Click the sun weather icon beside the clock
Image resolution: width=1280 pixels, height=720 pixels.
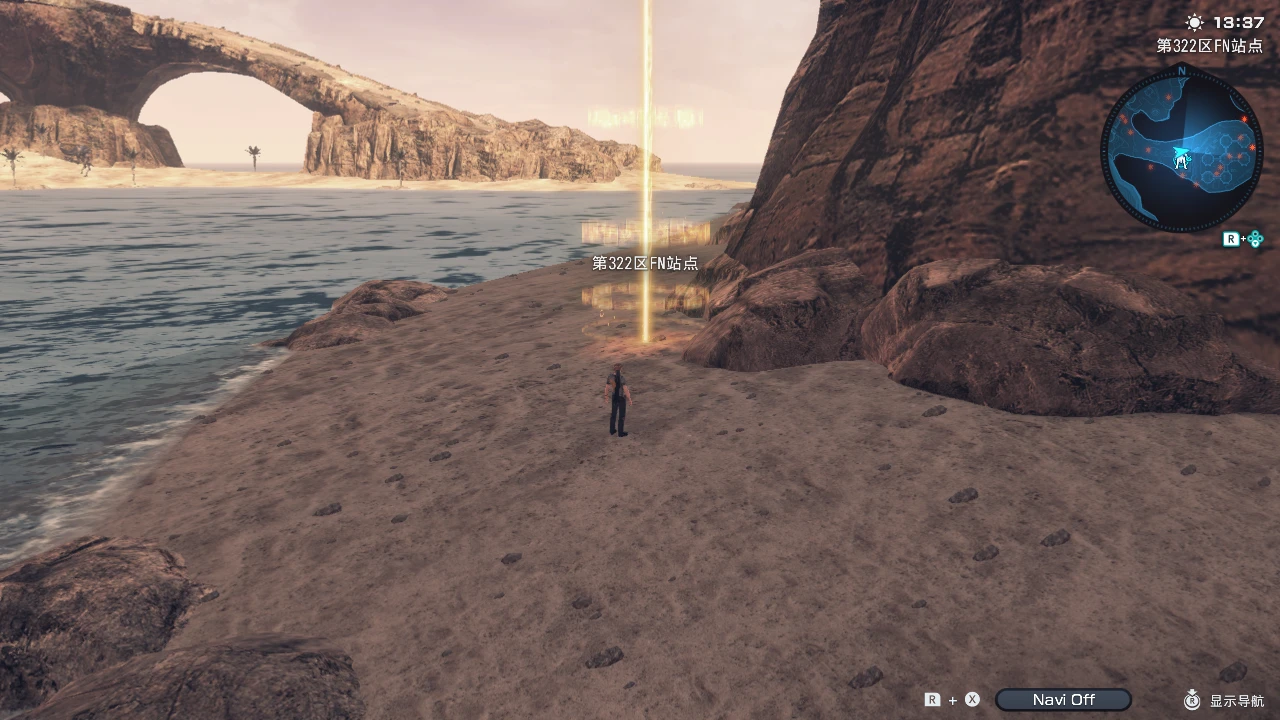tap(1193, 22)
